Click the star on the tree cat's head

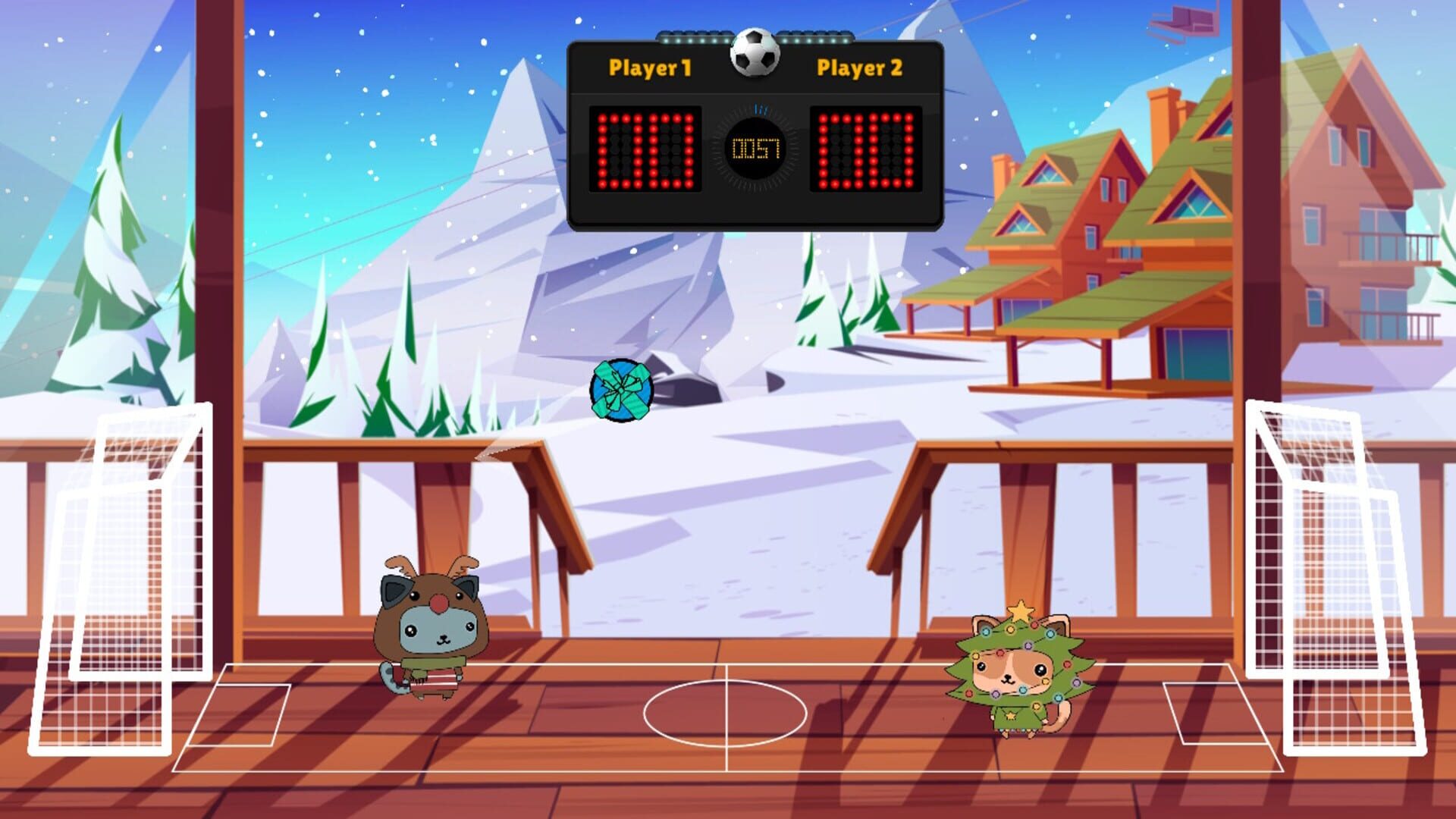click(x=1020, y=610)
